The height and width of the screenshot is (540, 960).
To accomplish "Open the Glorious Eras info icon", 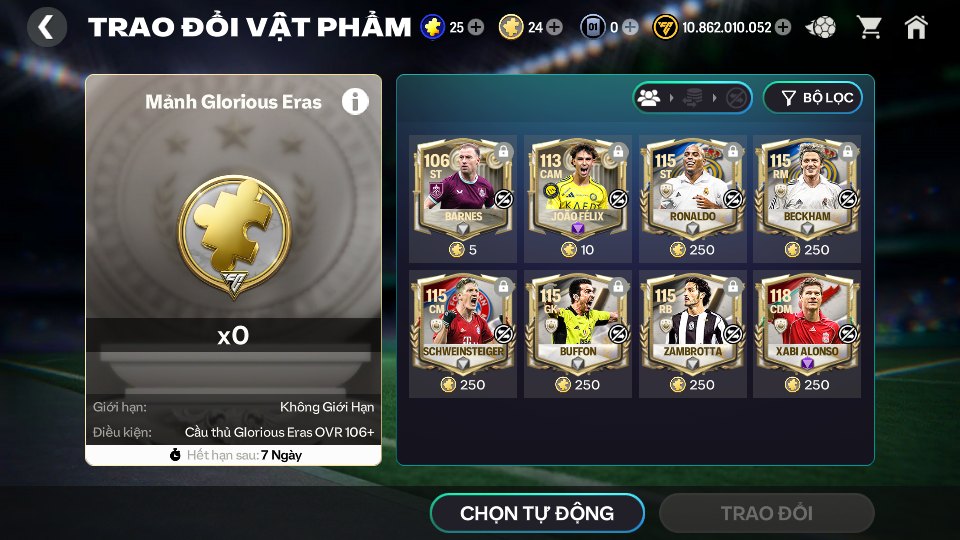I will click(355, 101).
